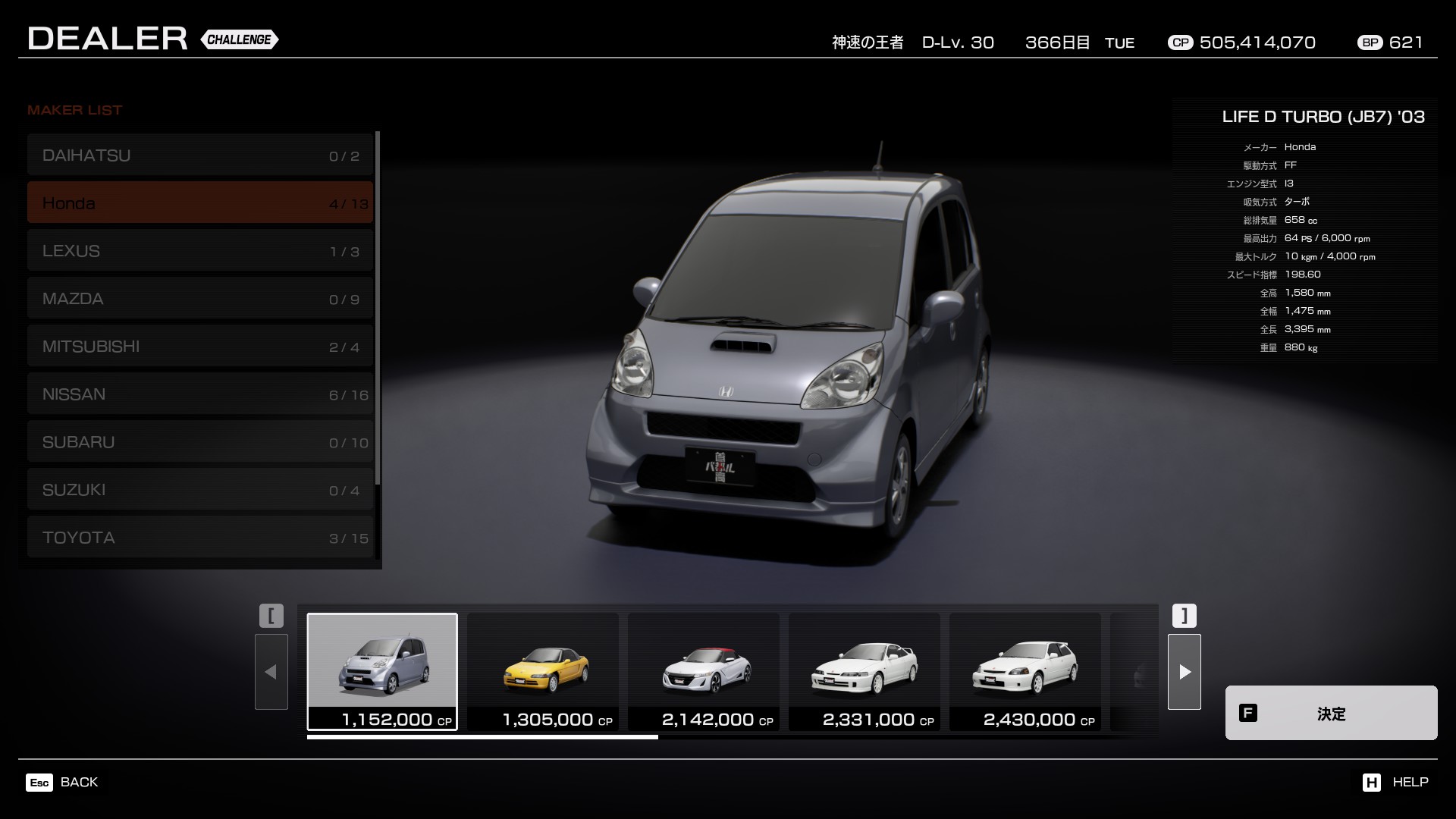Advance the car carousel with right arrow

pos(1185,672)
